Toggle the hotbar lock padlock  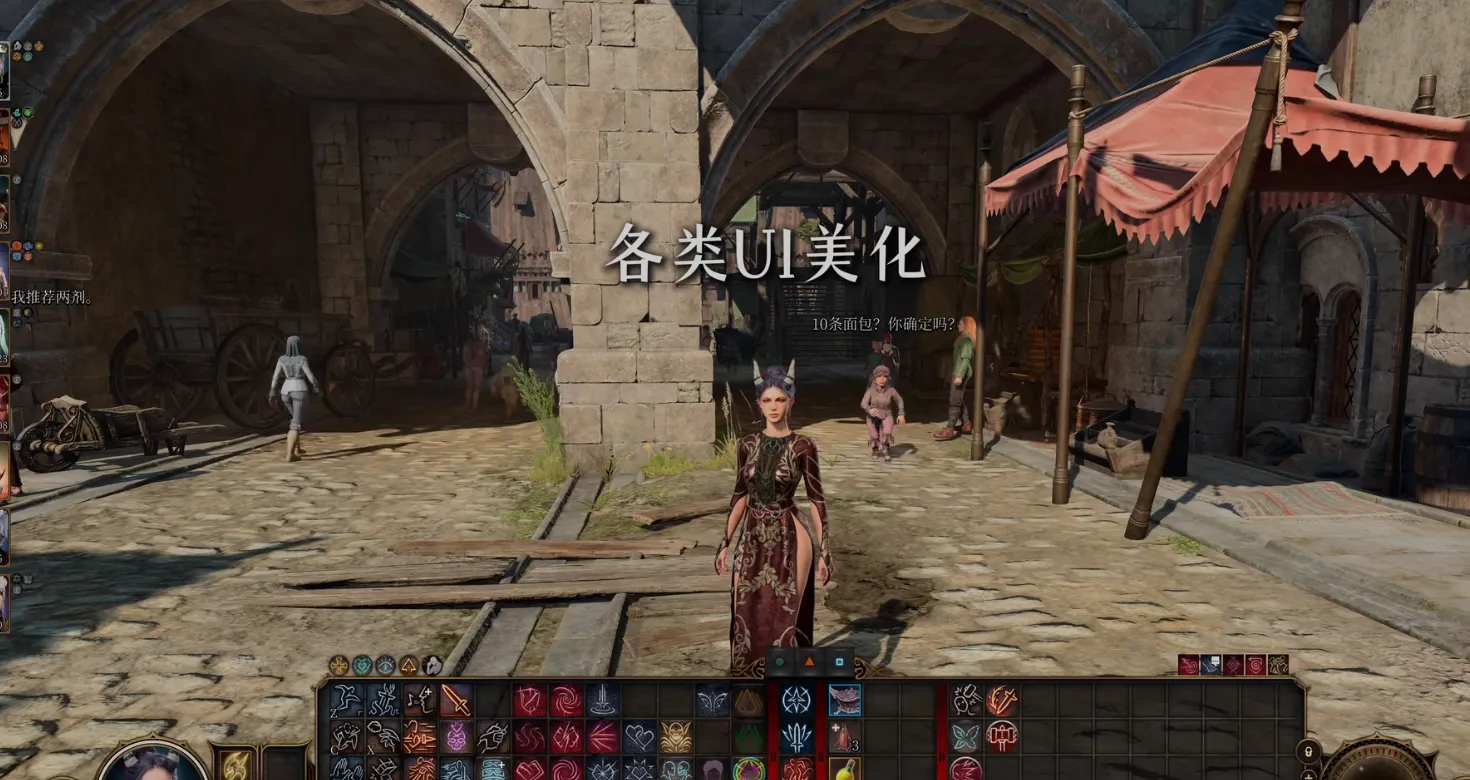(x=1307, y=753)
